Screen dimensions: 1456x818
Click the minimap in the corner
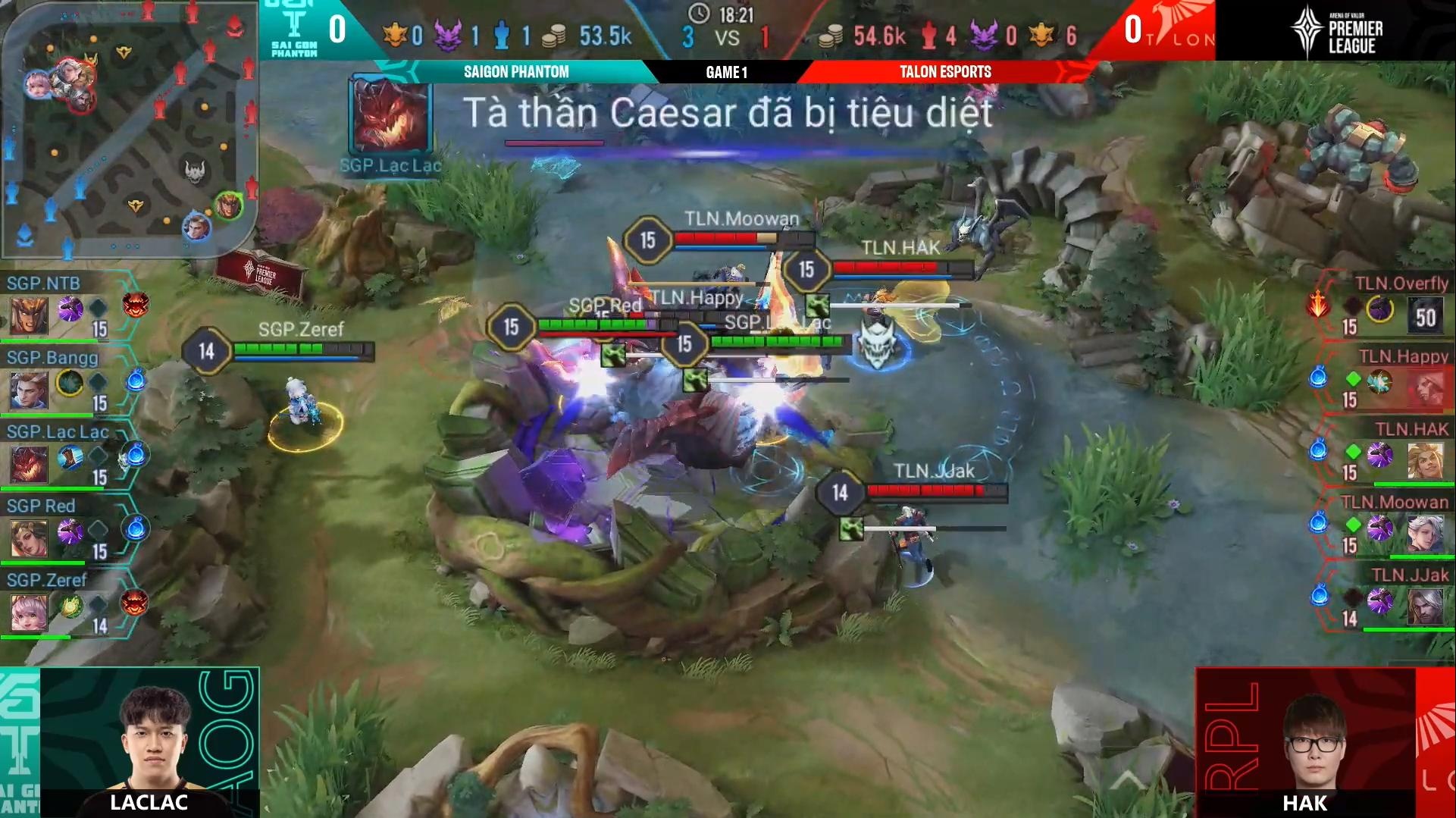[x=129, y=129]
